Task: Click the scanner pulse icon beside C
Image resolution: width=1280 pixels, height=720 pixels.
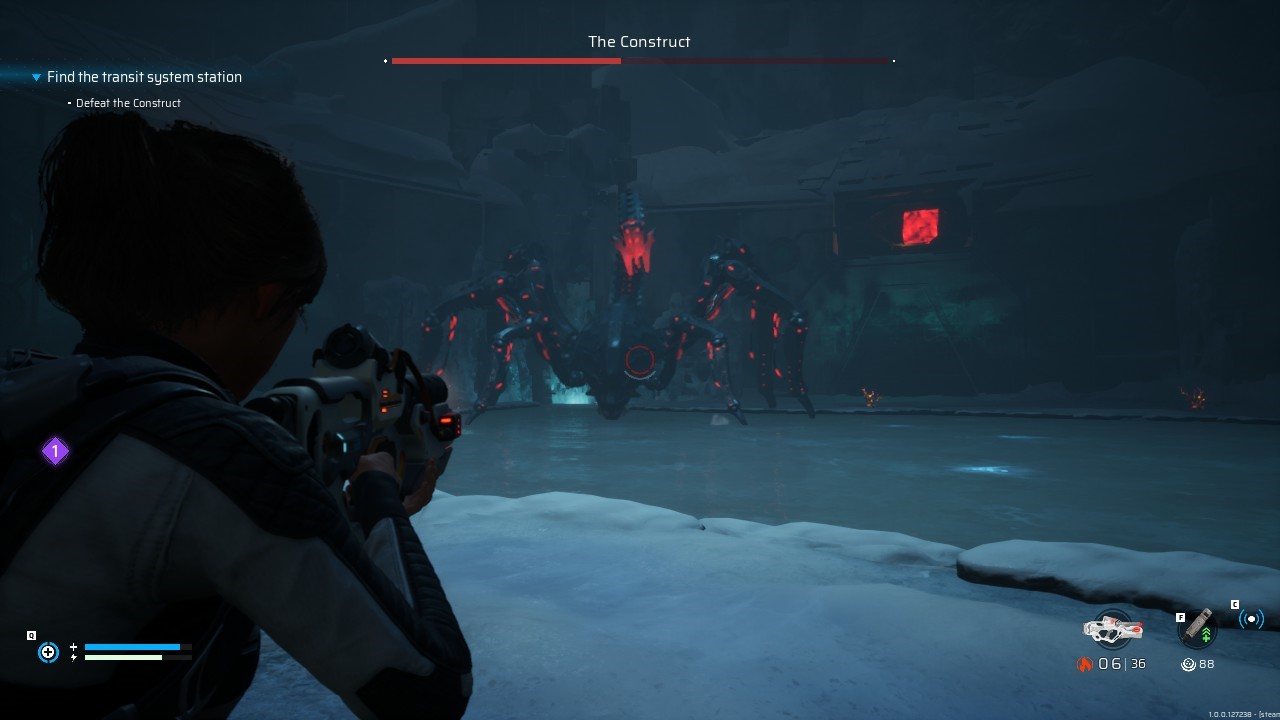Action: click(x=1251, y=618)
